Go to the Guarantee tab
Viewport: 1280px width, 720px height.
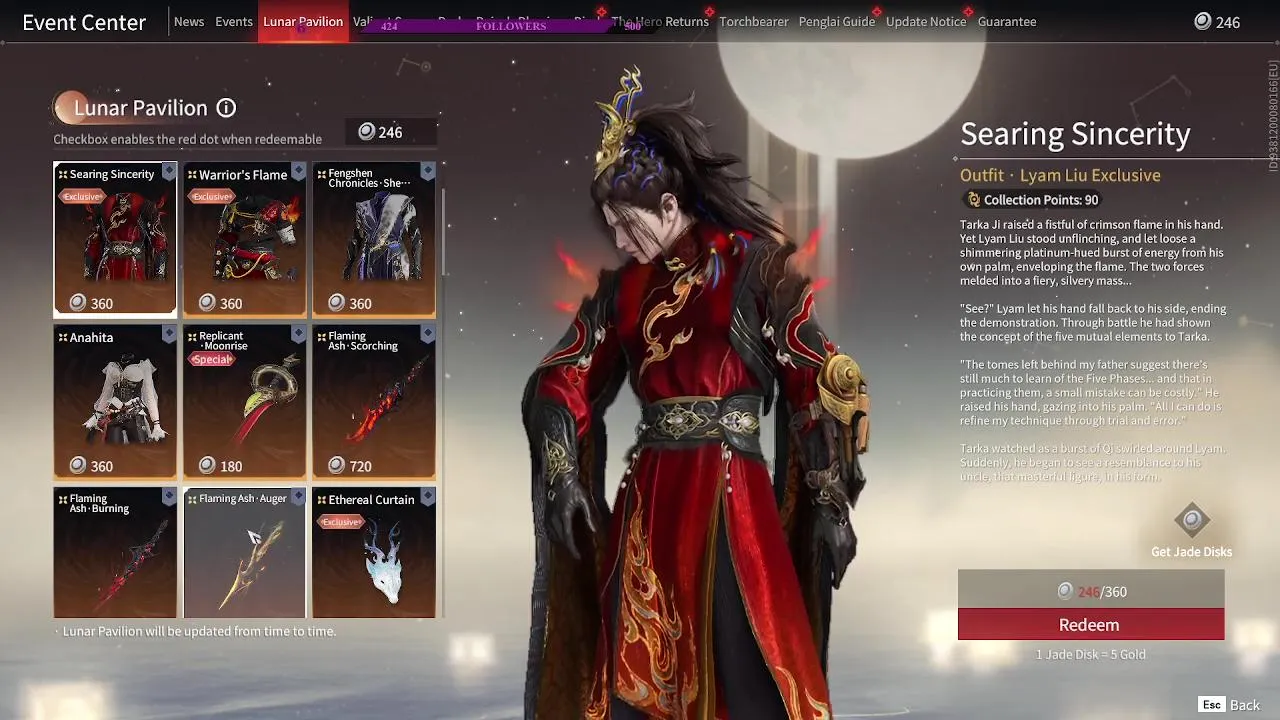1007,21
